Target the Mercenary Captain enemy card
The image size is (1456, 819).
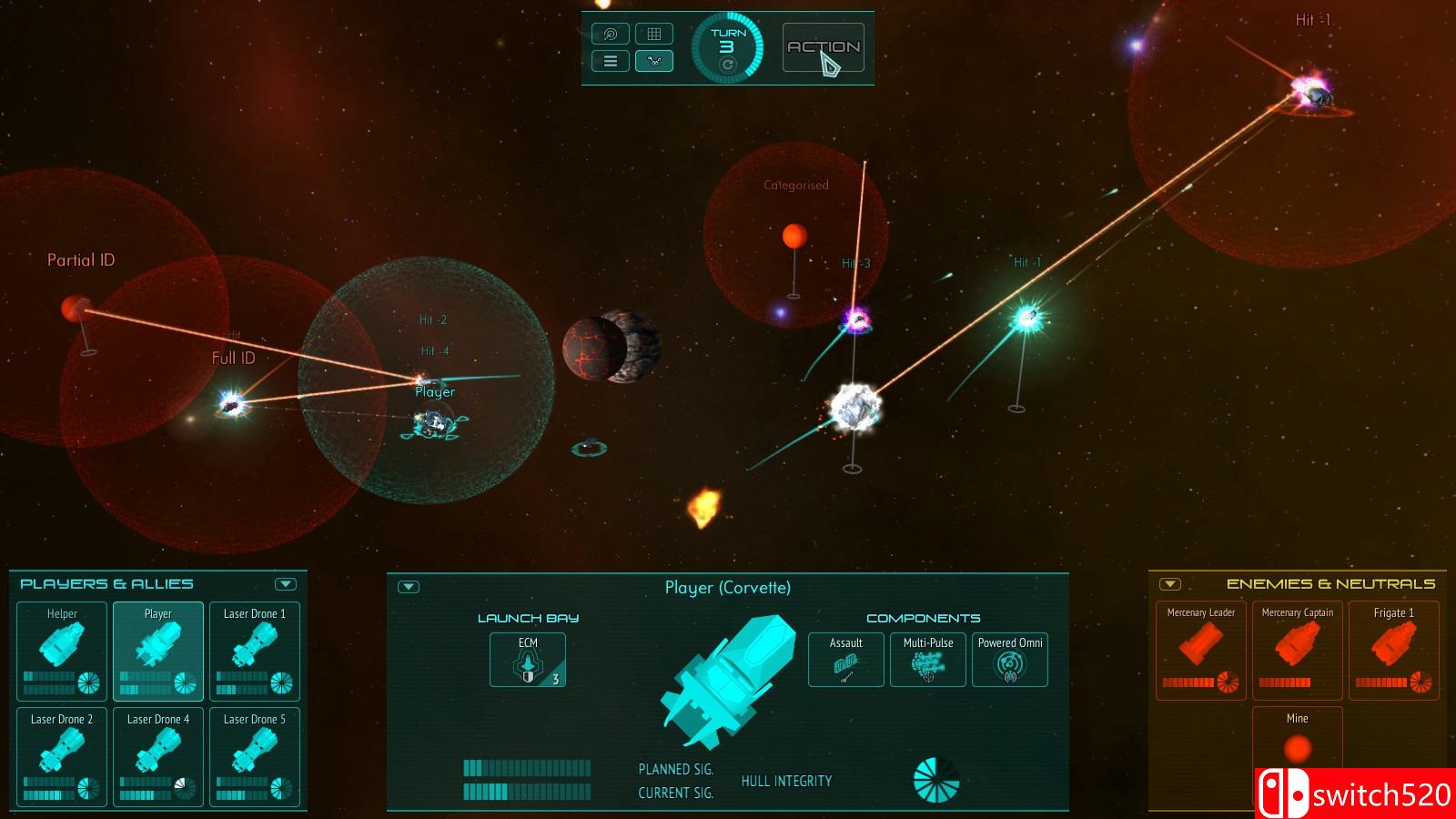[x=1298, y=650]
